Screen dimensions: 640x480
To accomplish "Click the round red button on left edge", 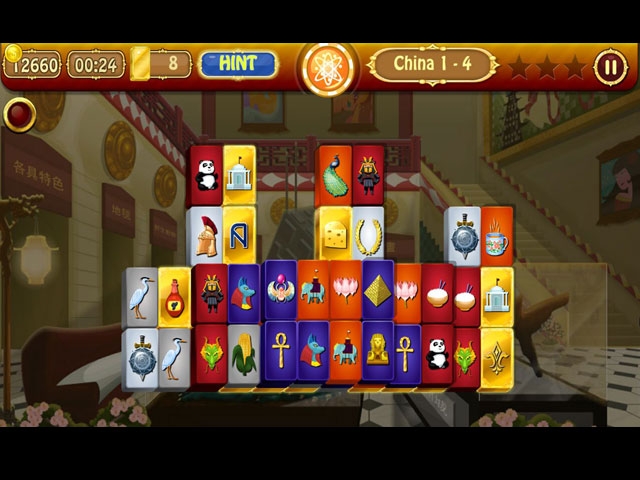I will pos(18,115).
